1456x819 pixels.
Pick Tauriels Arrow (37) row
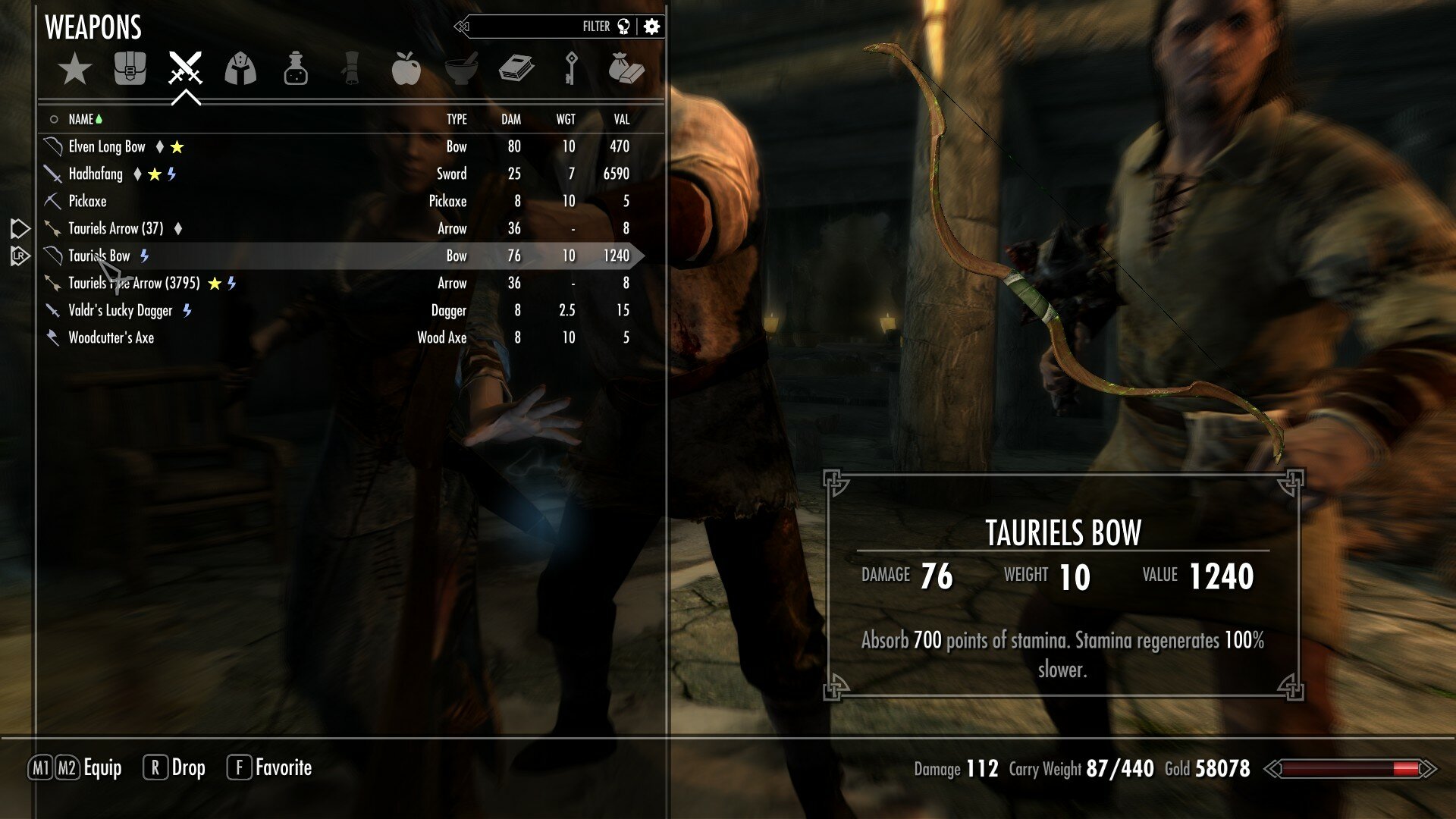[115, 229]
